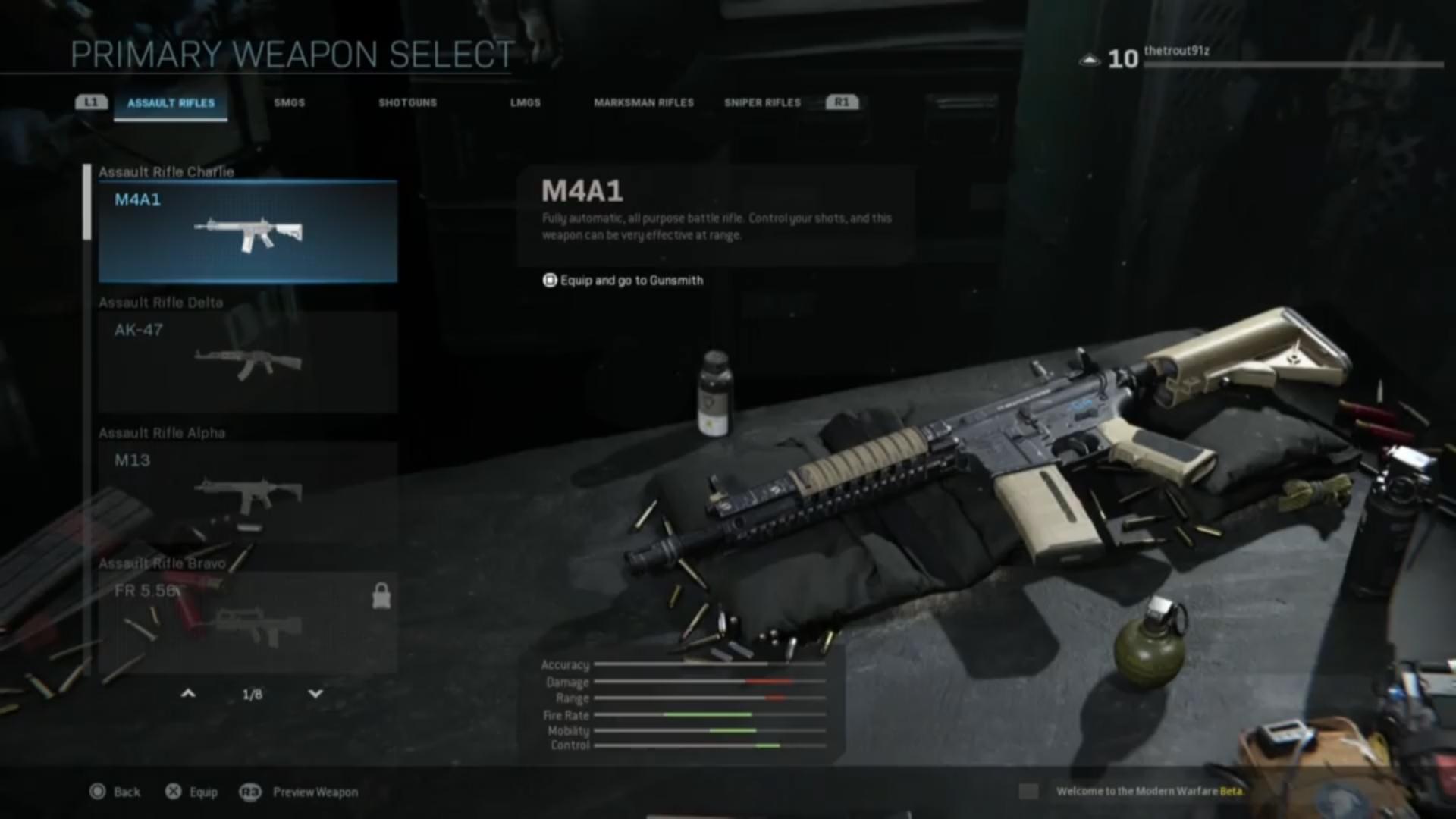This screenshot has height=819, width=1456.
Task: Click Equip and go to Gunsmith
Action: (632, 280)
